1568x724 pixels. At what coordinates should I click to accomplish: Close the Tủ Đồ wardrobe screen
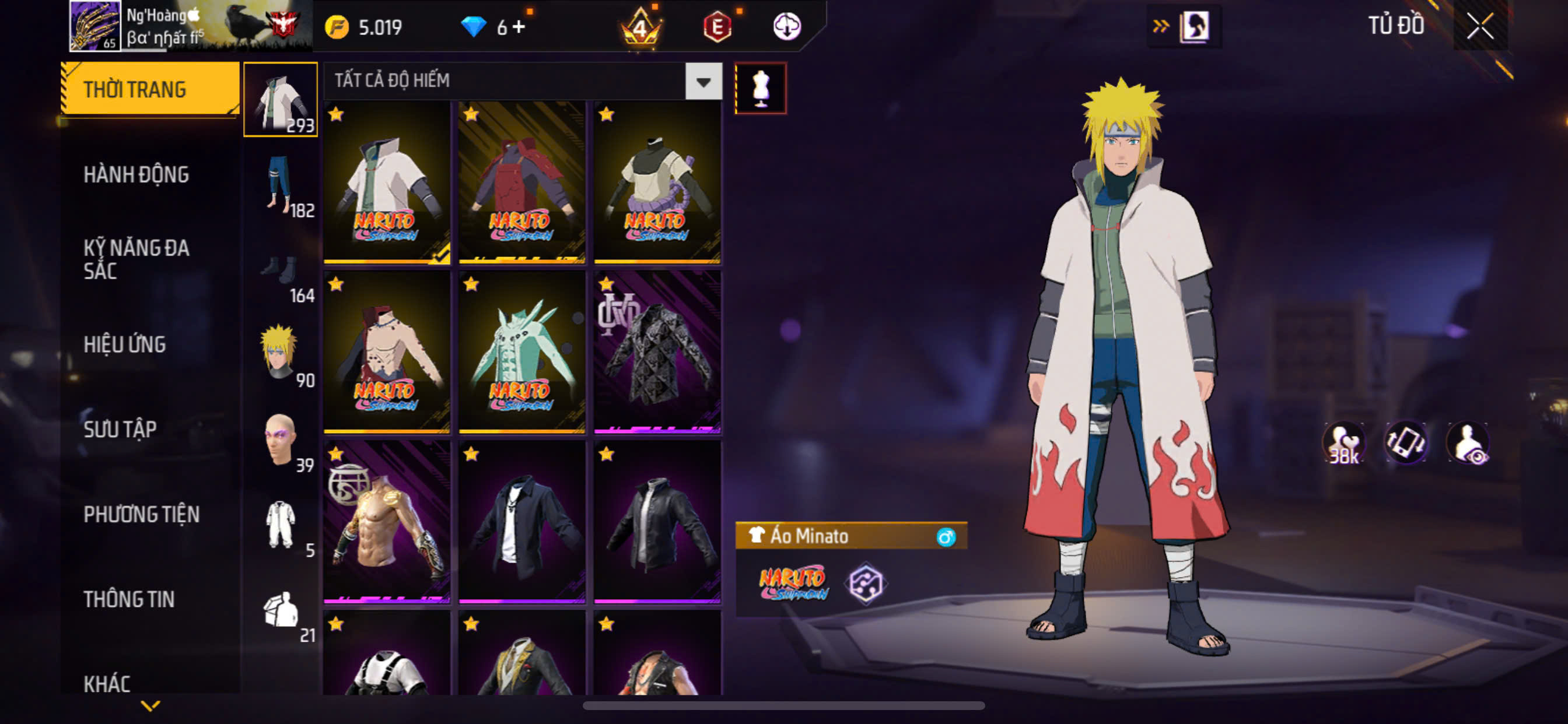(x=1480, y=26)
